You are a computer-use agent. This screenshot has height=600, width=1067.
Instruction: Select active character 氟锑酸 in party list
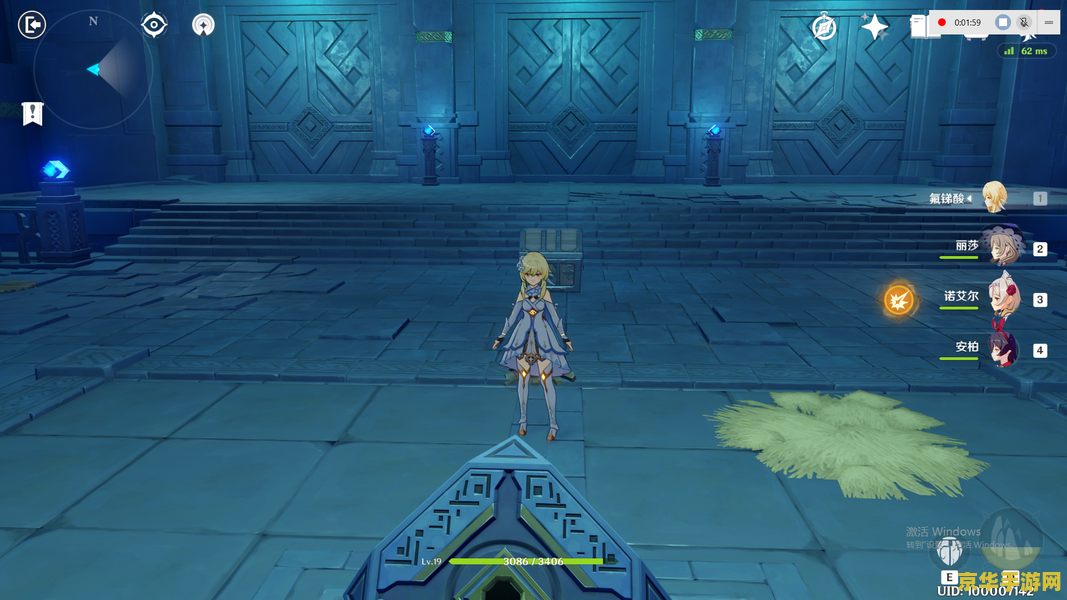tap(993, 198)
